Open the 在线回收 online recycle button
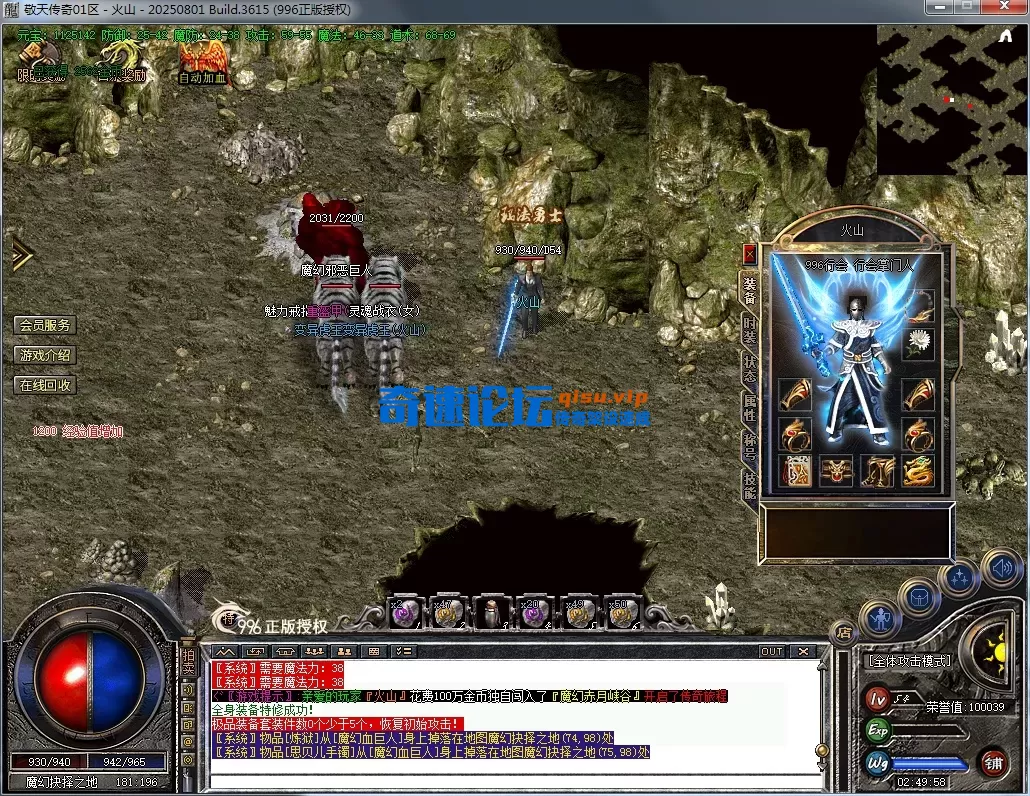Viewport: 1030px width, 796px height. [45, 385]
